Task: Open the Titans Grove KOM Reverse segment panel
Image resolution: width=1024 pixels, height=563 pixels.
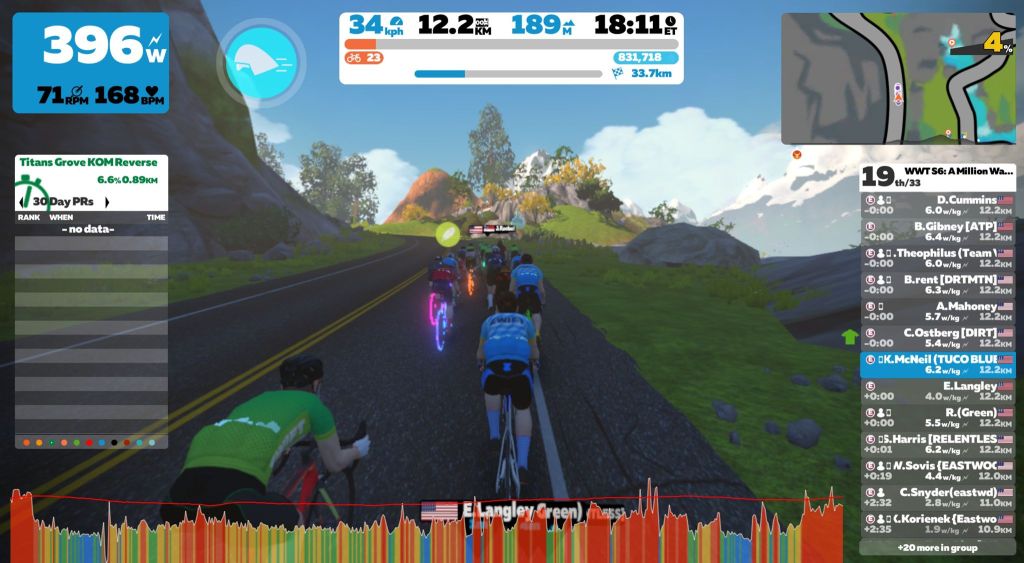Action: (91, 170)
